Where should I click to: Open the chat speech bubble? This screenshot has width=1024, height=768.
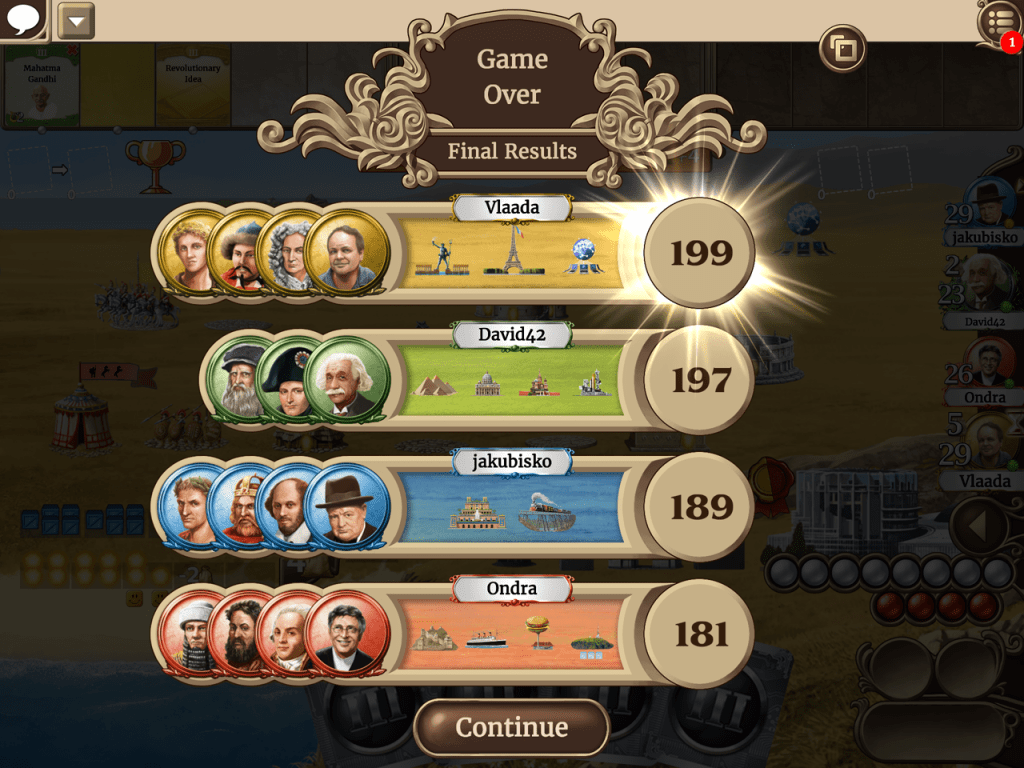(22, 19)
